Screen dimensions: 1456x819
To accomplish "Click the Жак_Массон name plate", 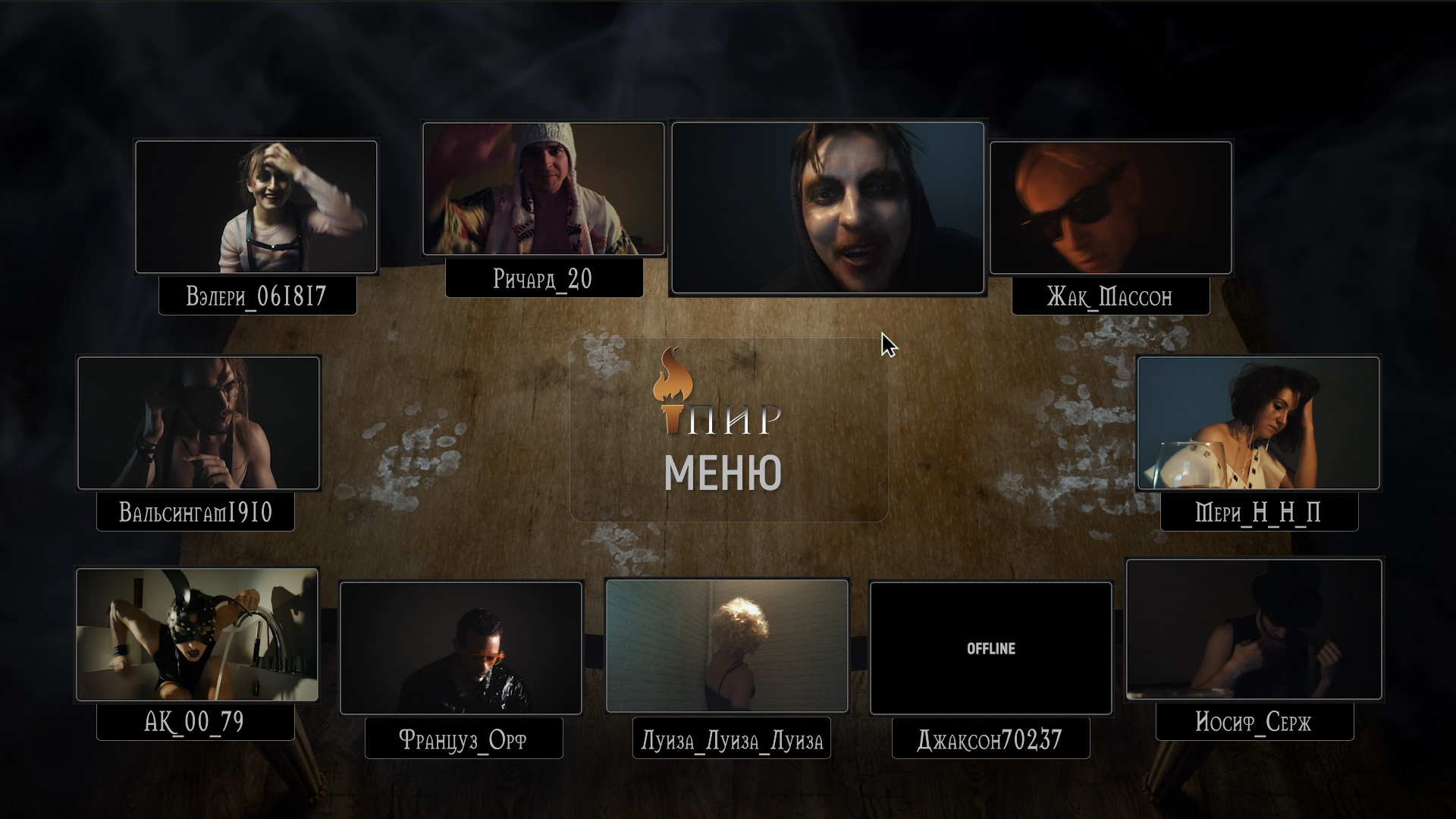I will click(1110, 297).
